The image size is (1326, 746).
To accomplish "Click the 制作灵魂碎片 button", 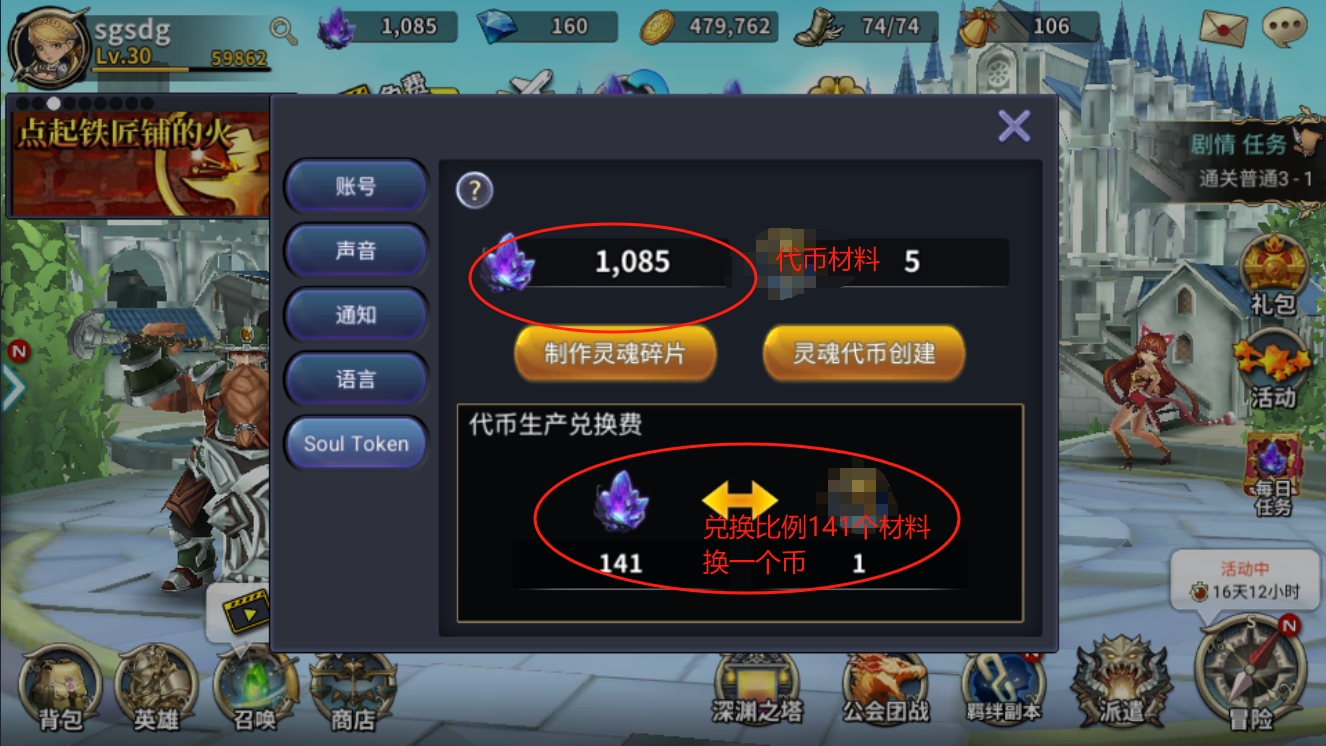I will (615, 353).
